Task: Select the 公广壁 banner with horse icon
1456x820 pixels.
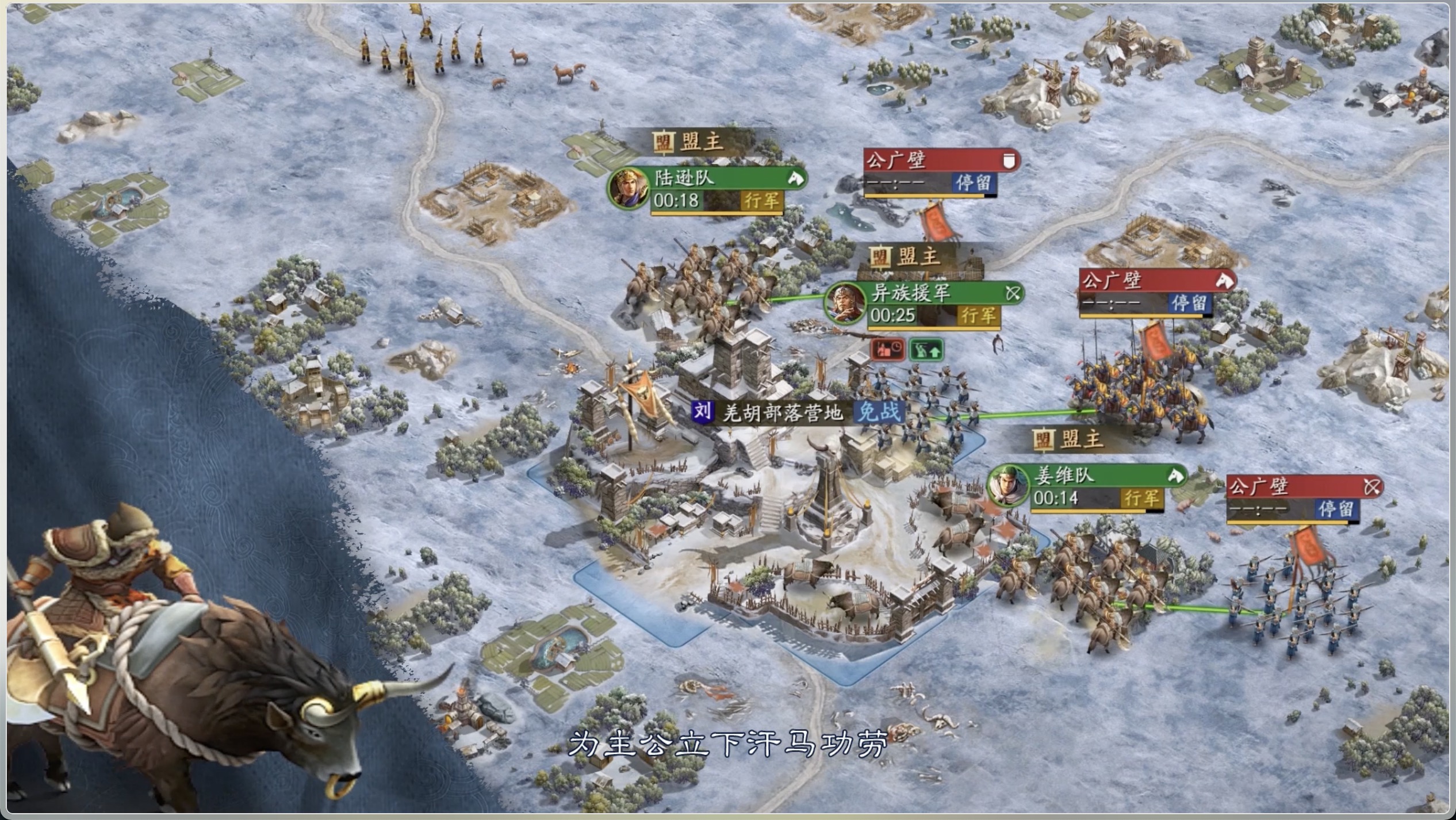Action: [x=1156, y=281]
